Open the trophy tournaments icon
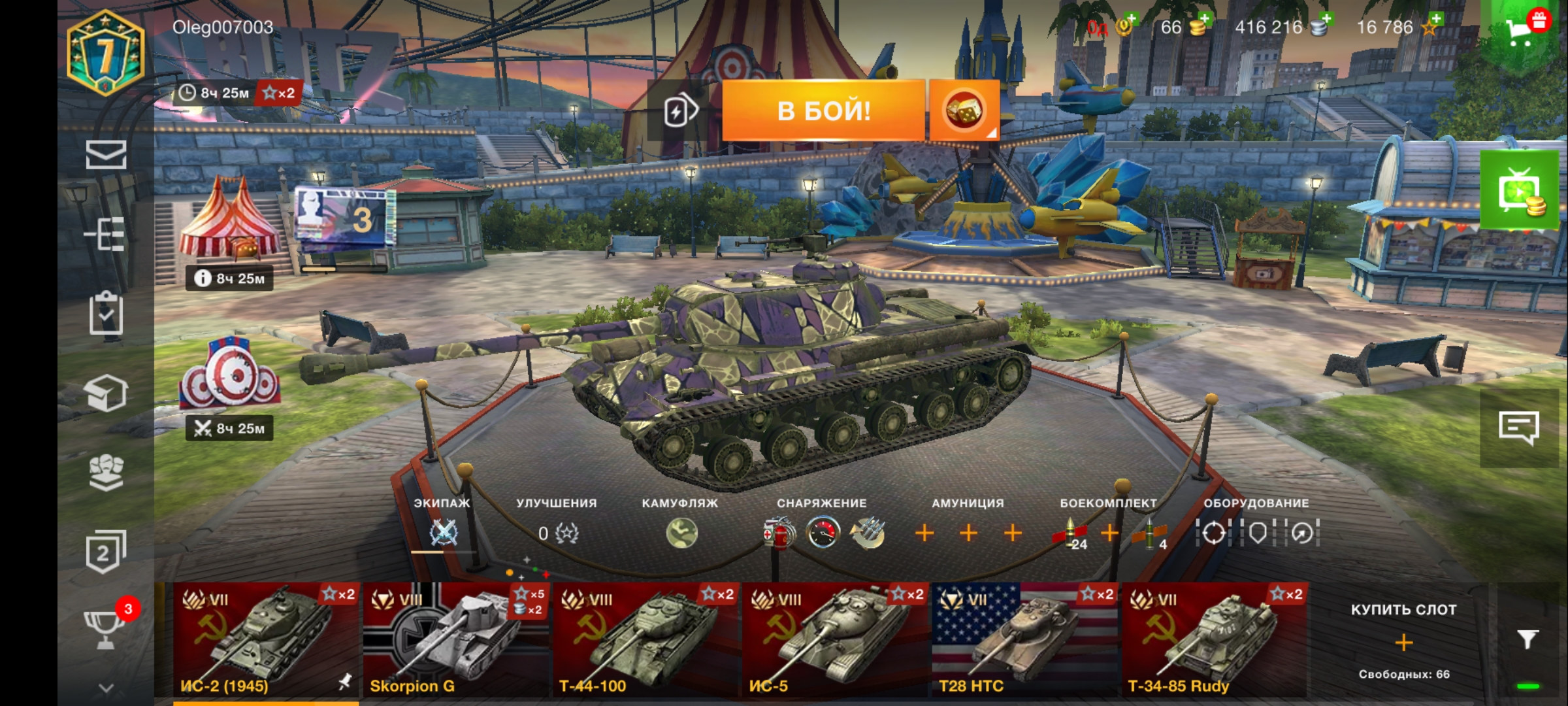Image resolution: width=1568 pixels, height=706 pixels. pos(105,629)
